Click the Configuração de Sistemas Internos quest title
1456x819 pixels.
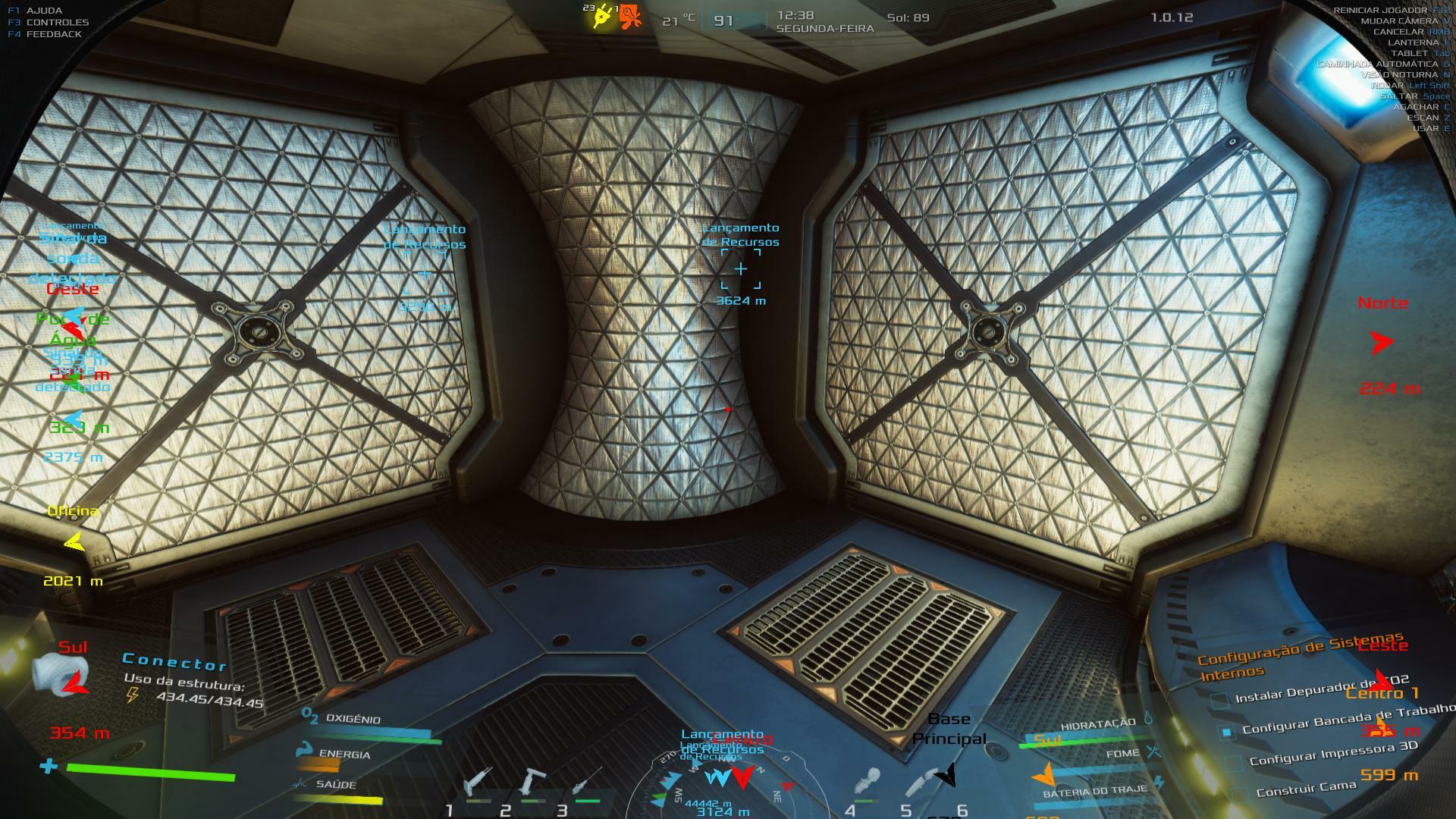coord(1300,657)
